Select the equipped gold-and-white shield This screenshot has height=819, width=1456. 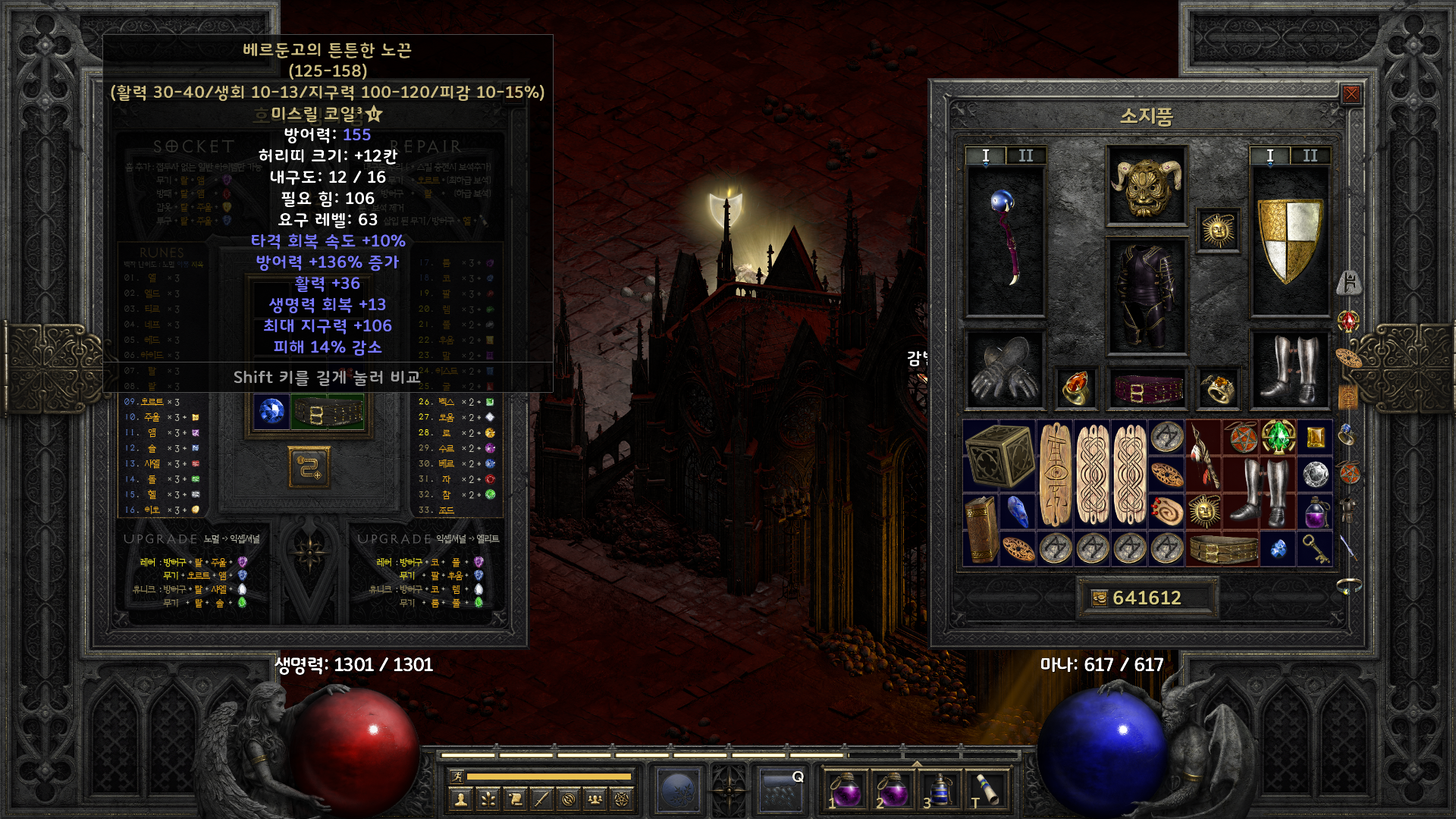(x=1289, y=240)
